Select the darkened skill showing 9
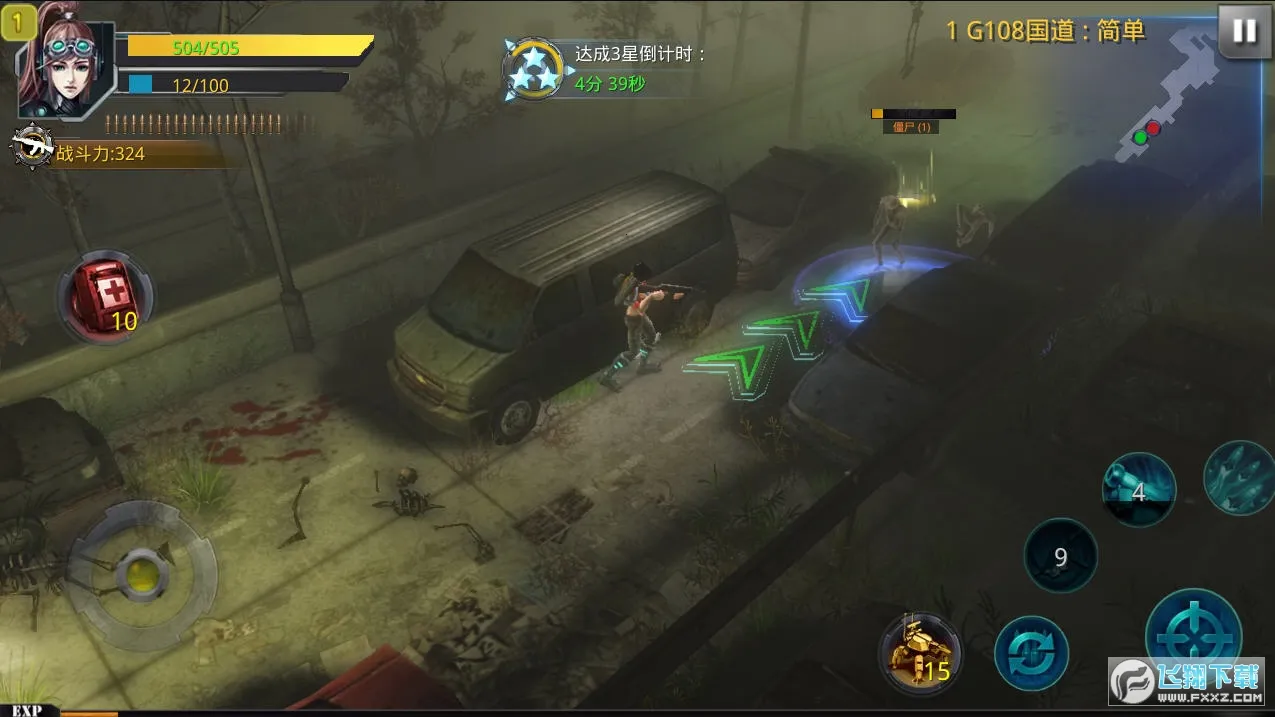The height and width of the screenshot is (717, 1275). point(1060,556)
